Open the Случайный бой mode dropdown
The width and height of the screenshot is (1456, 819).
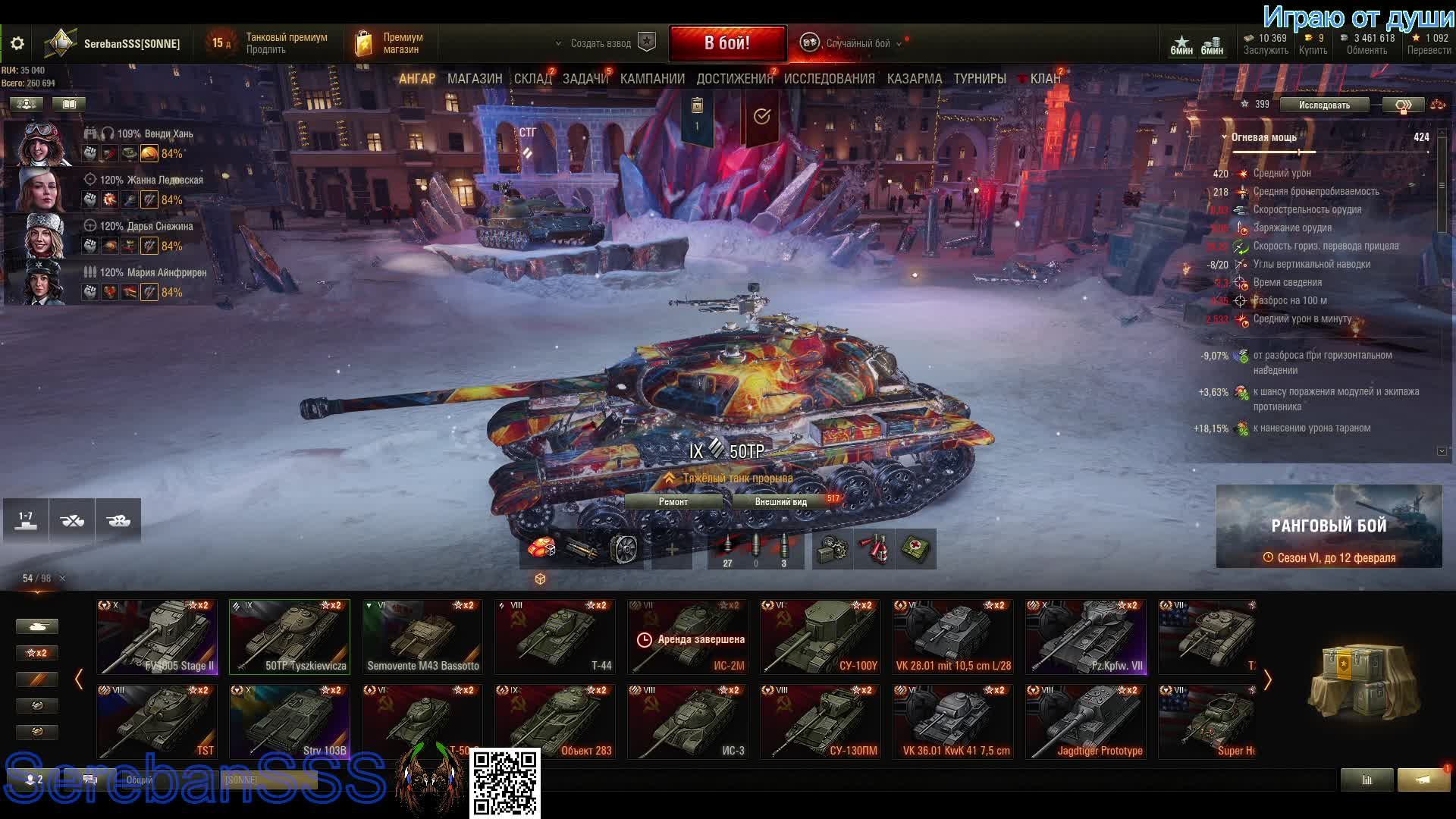[x=857, y=43]
